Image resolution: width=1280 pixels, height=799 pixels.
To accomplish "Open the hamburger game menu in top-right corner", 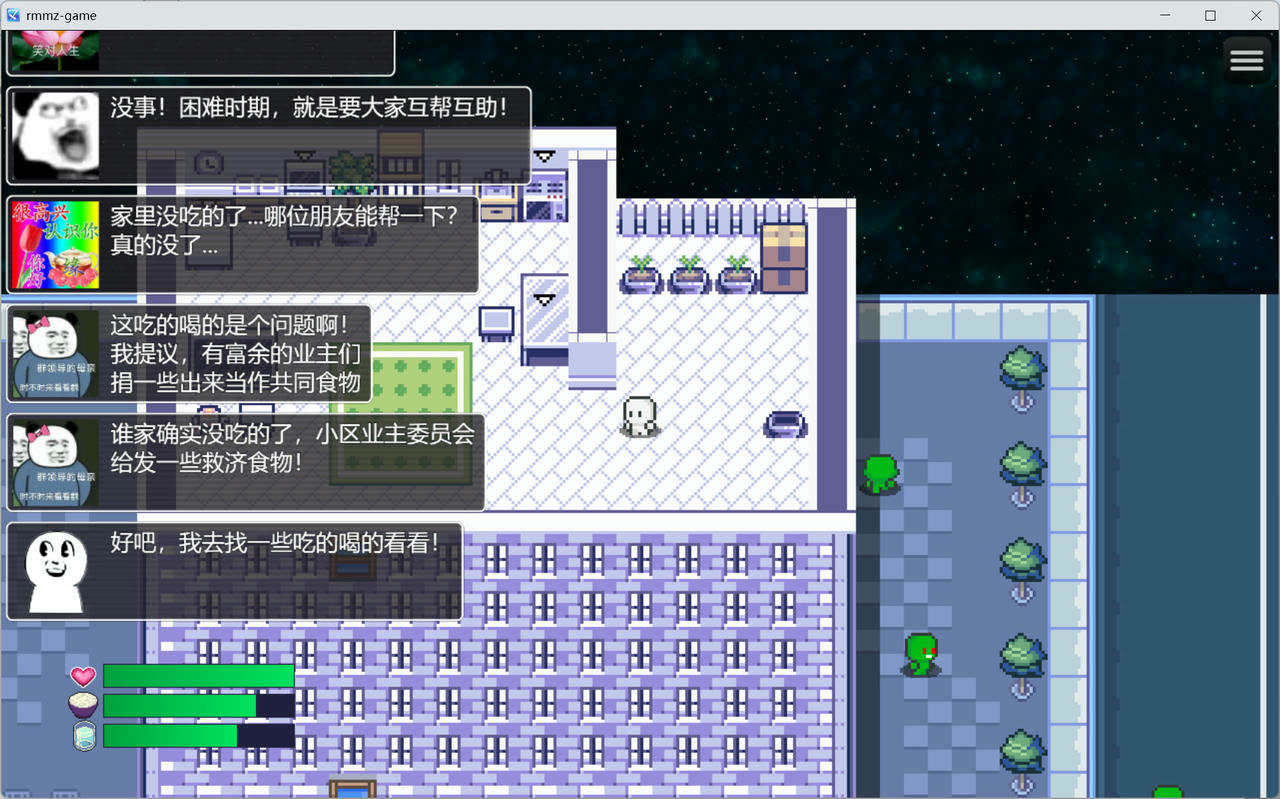I will click(x=1246, y=60).
